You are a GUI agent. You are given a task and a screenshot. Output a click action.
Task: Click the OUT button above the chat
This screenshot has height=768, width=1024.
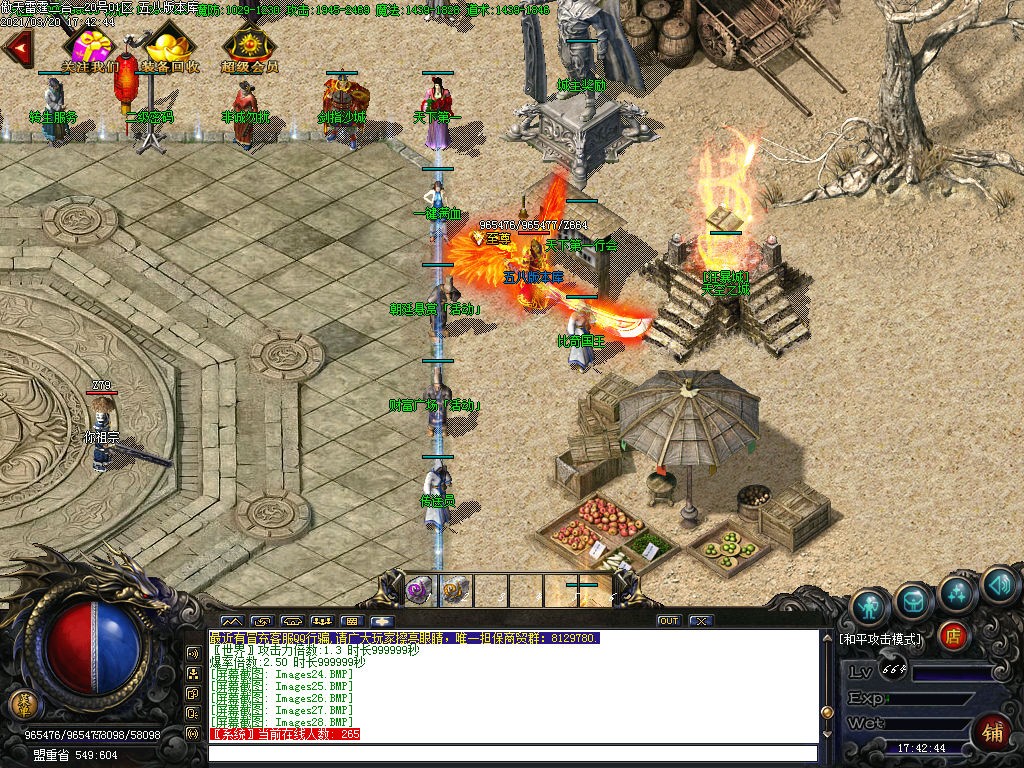click(669, 621)
